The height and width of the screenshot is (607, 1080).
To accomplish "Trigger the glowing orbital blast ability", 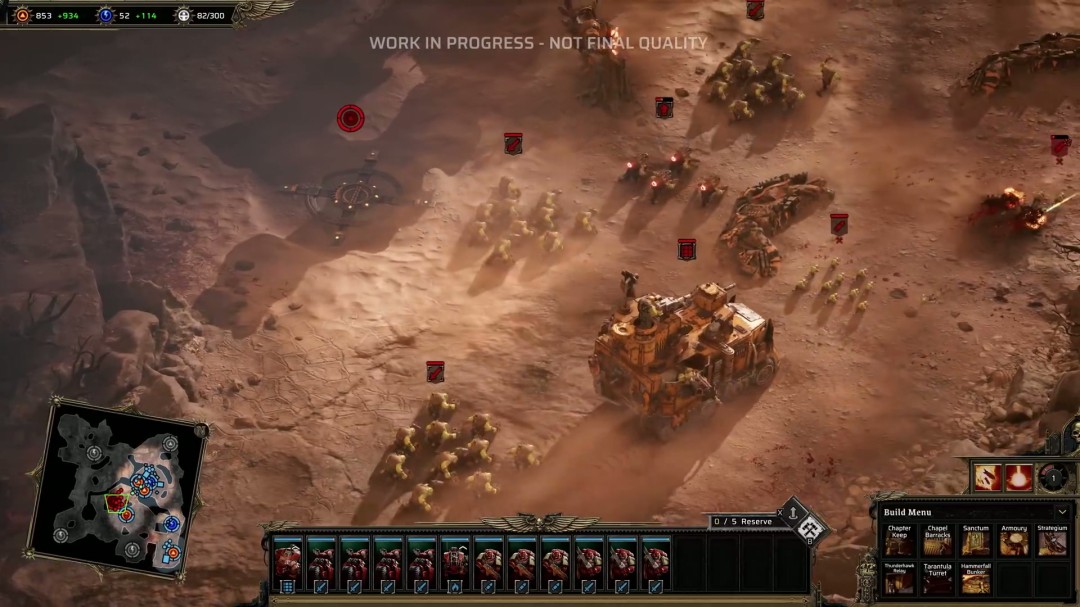I will click(1019, 478).
